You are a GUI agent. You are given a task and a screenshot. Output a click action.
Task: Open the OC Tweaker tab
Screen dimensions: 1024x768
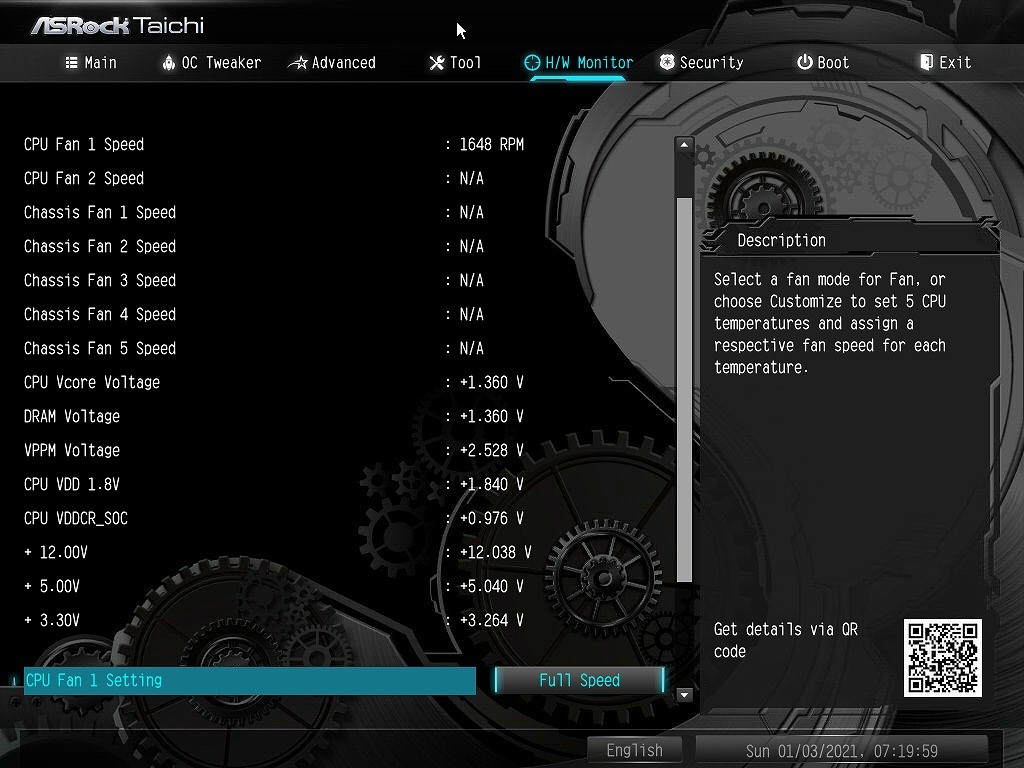(x=211, y=62)
